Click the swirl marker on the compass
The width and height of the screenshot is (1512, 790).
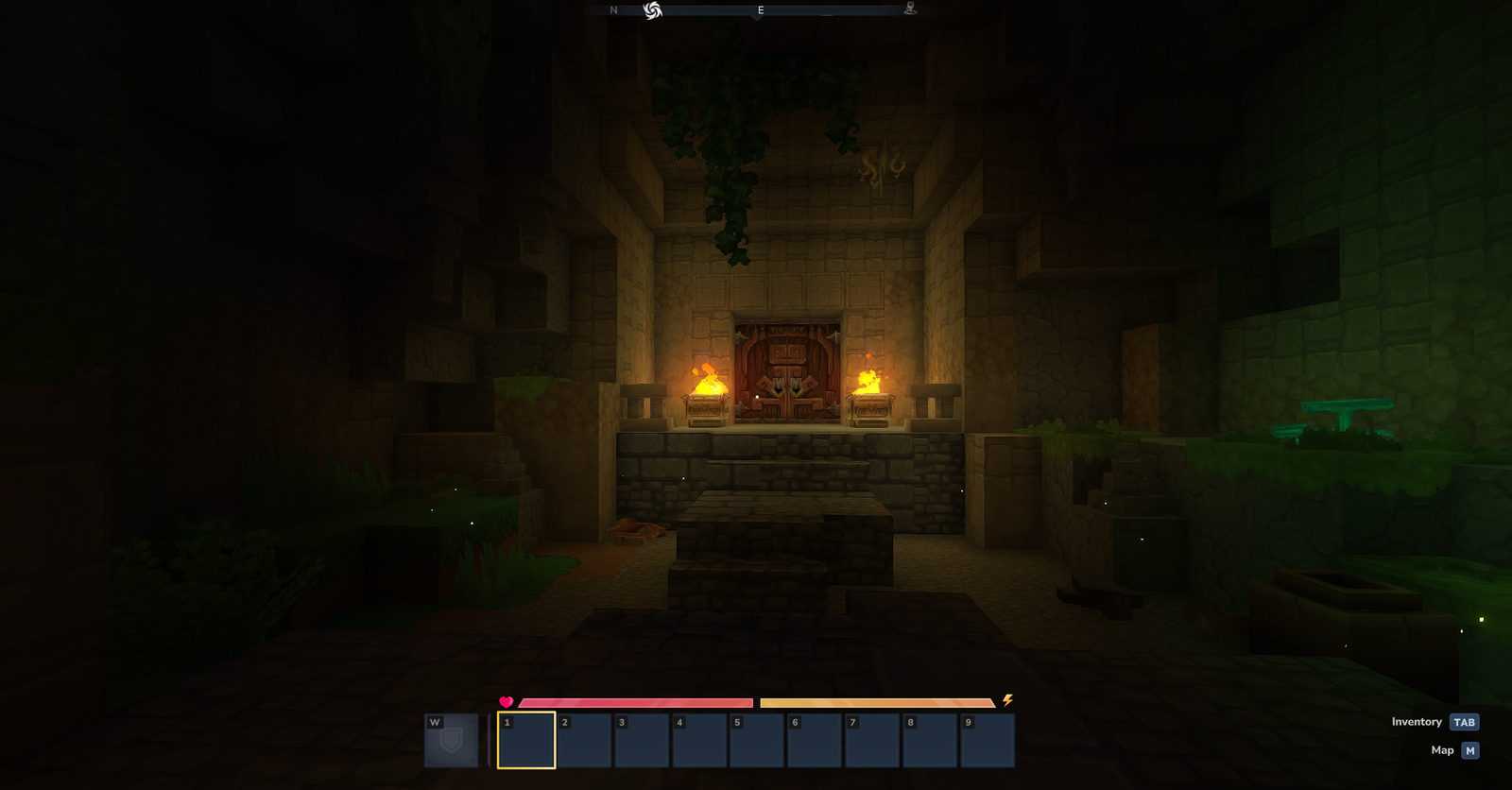click(652, 10)
